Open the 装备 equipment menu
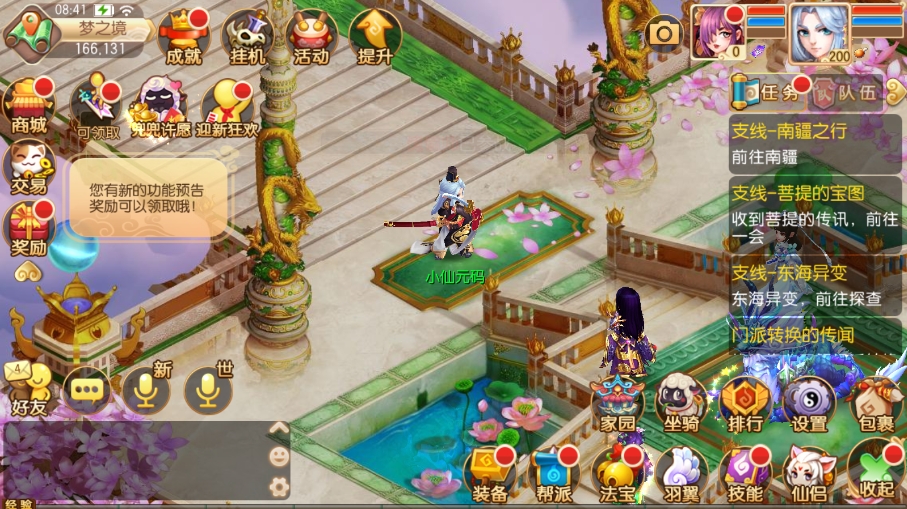 pyautogui.click(x=490, y=474)
